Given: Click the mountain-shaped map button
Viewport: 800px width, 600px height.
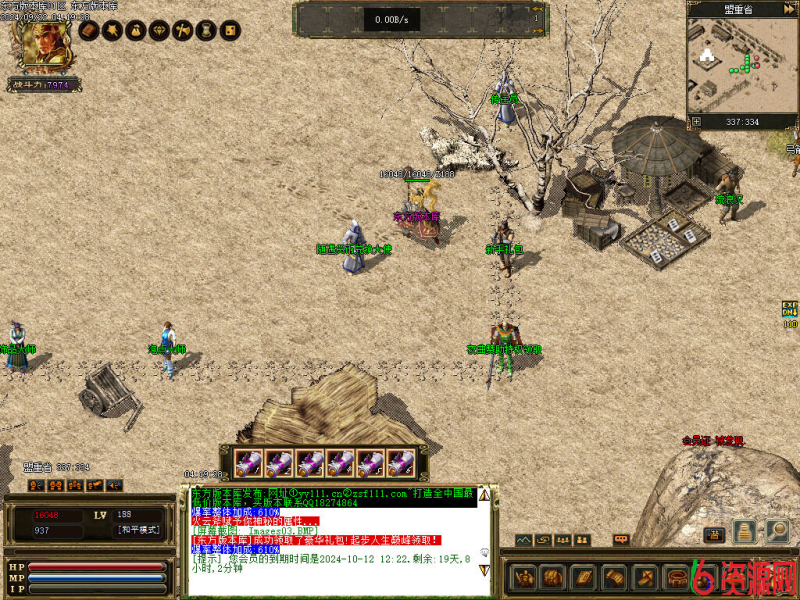Looking at the screenshot, I should tap(524, 540).
